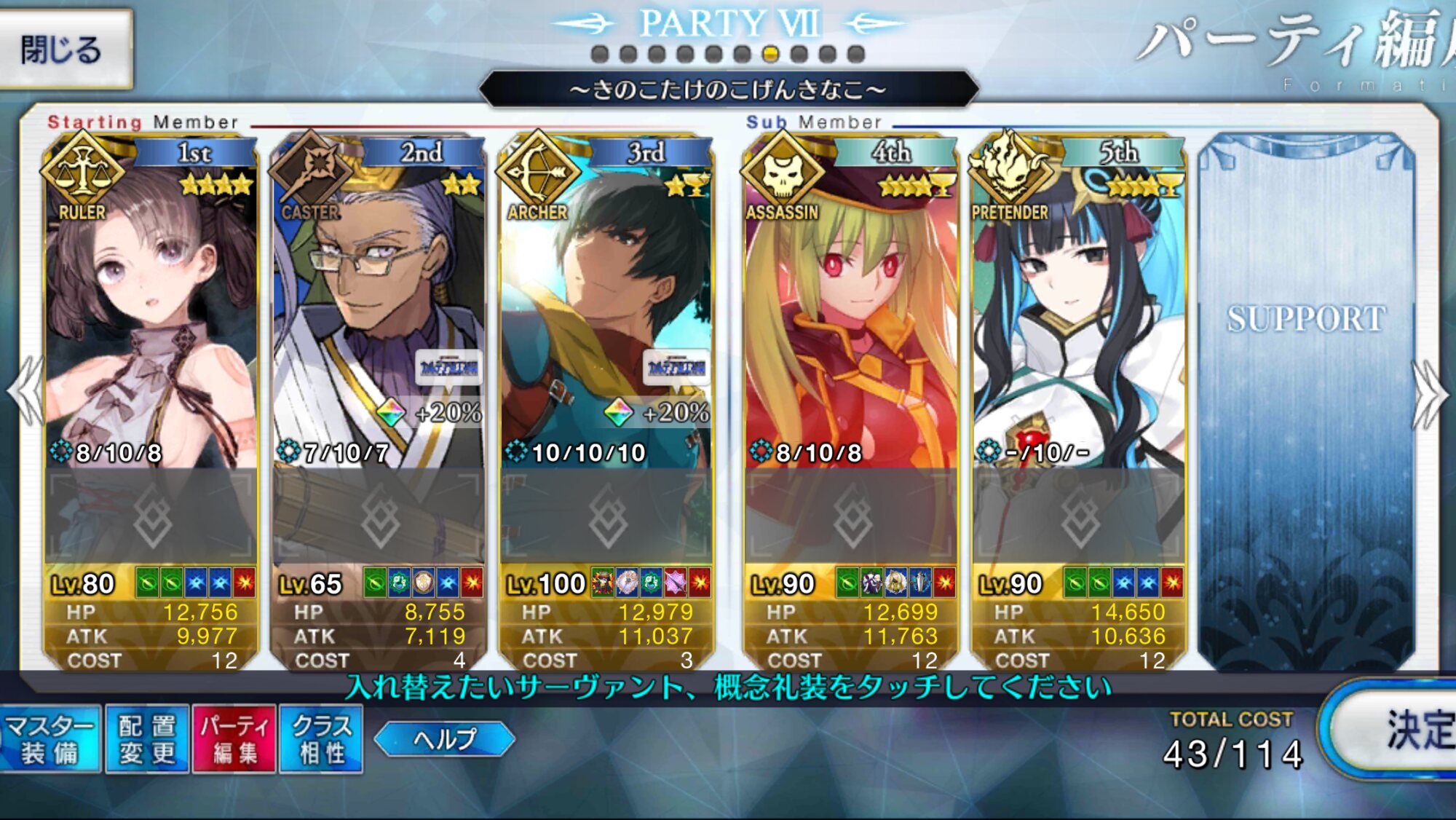This screenshot has height=820, width=1456.
Task: Select the パーティ編集 party edit button
Action: [234, 739]
